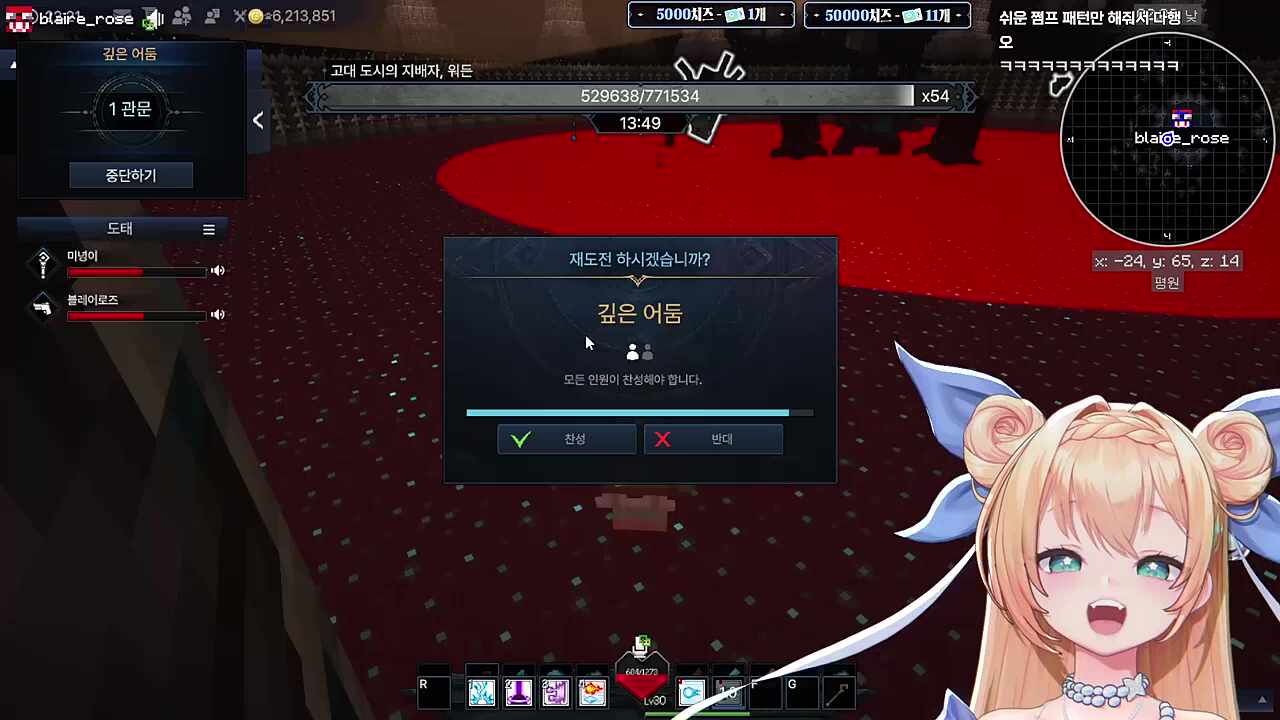The height and width of the screenshot is (720, 1280).
Task: Select the purple beam skill in slot 2
Action: (518, 691)
